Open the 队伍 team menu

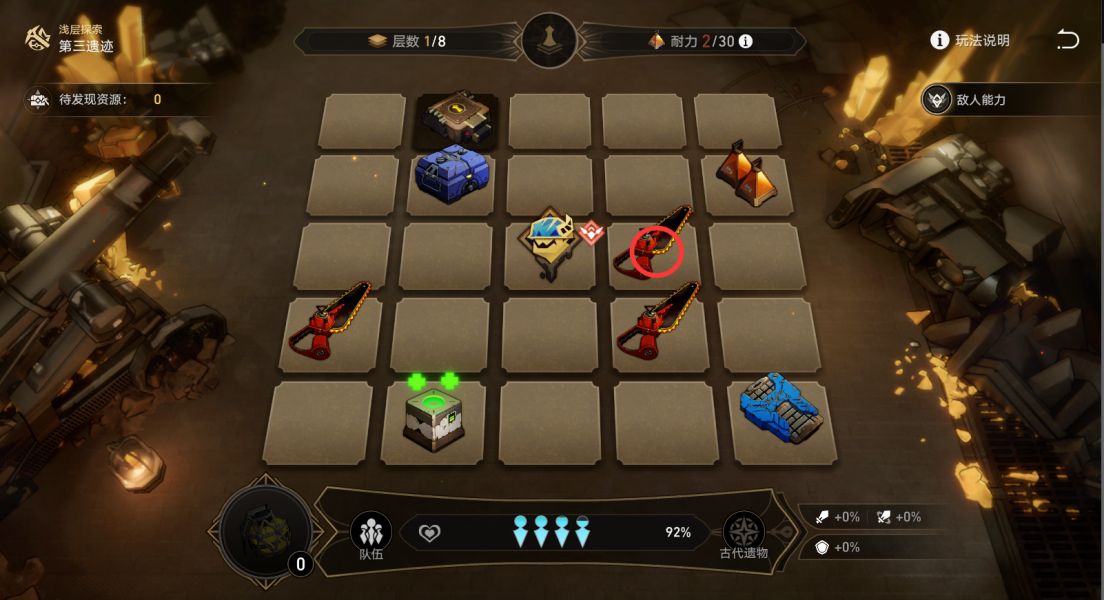[x=371, y=535]
